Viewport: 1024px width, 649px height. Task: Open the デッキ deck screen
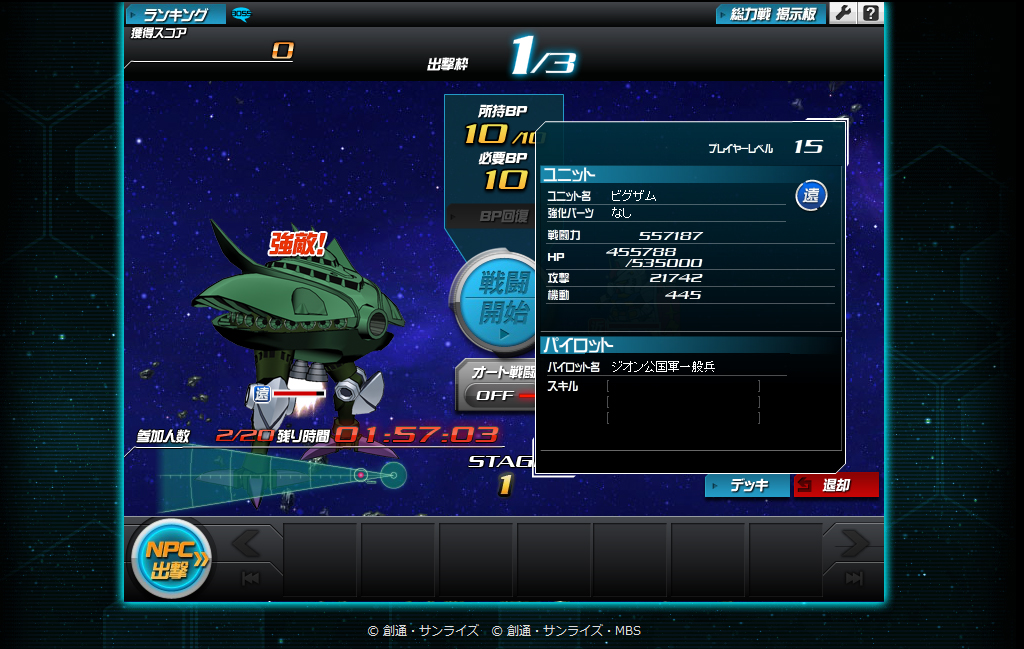pyautogui.click(x=747, y=485)
